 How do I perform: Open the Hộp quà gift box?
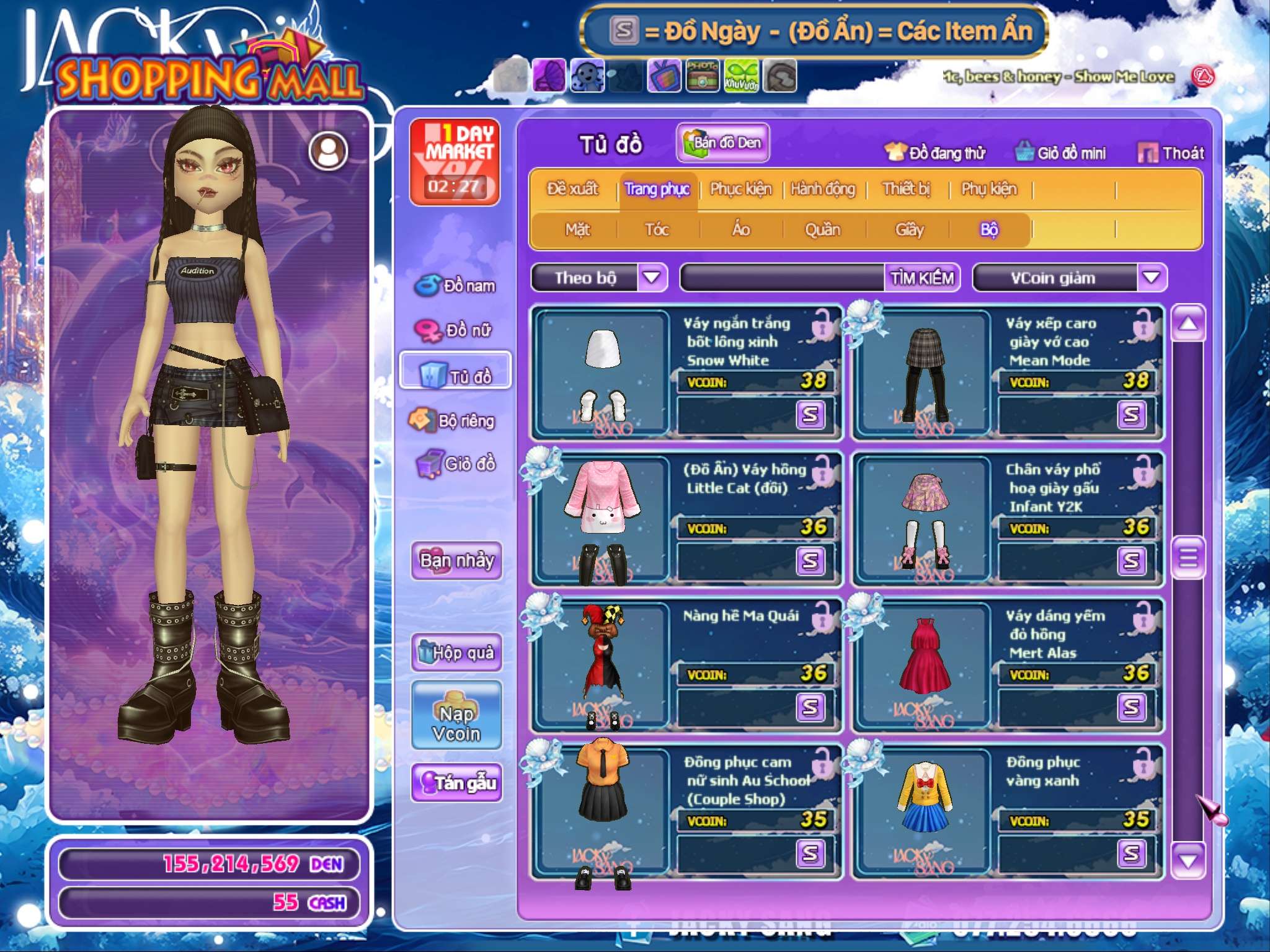pyautogui.click(x=456, y=652)
